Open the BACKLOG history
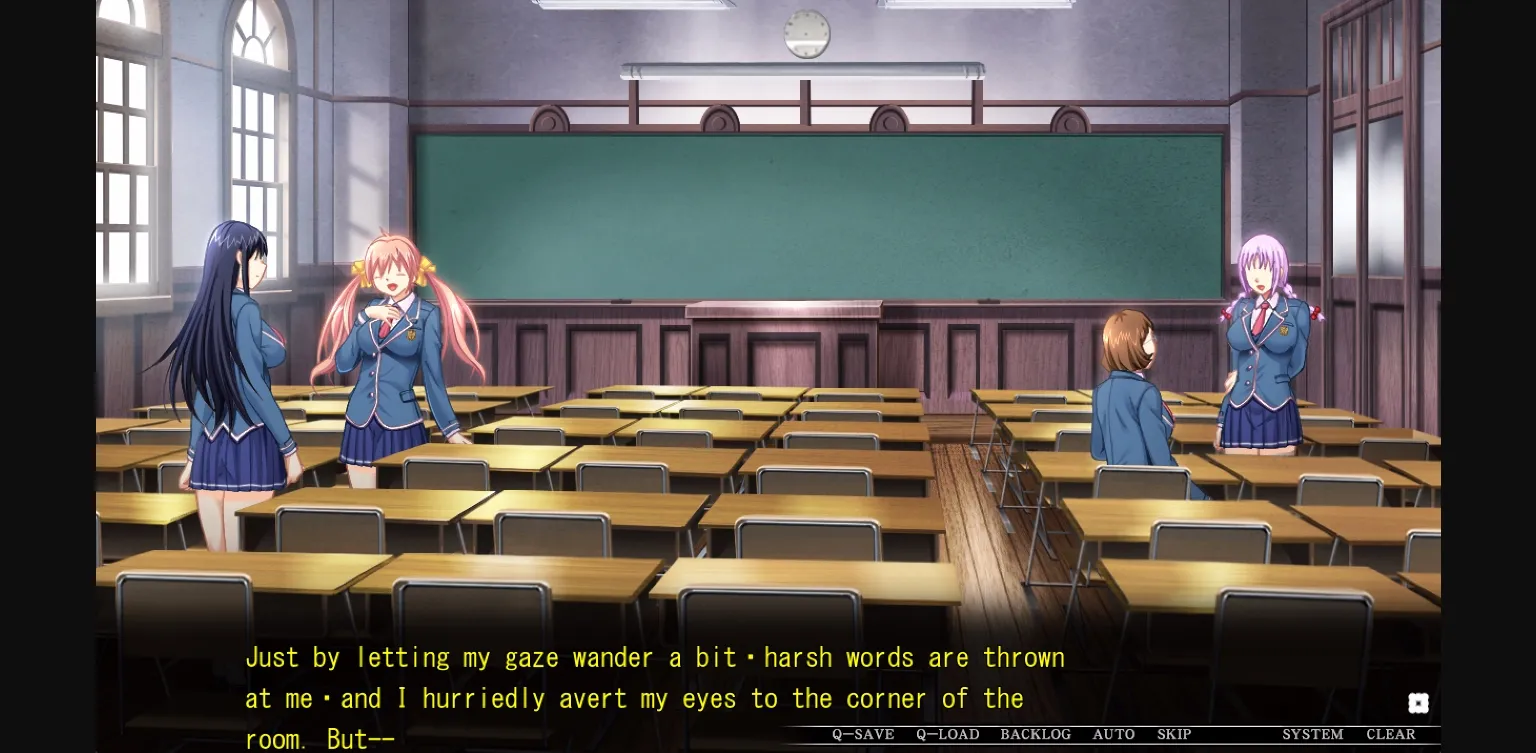The width and height of the screenshot is (1536, 753). 1036,734
